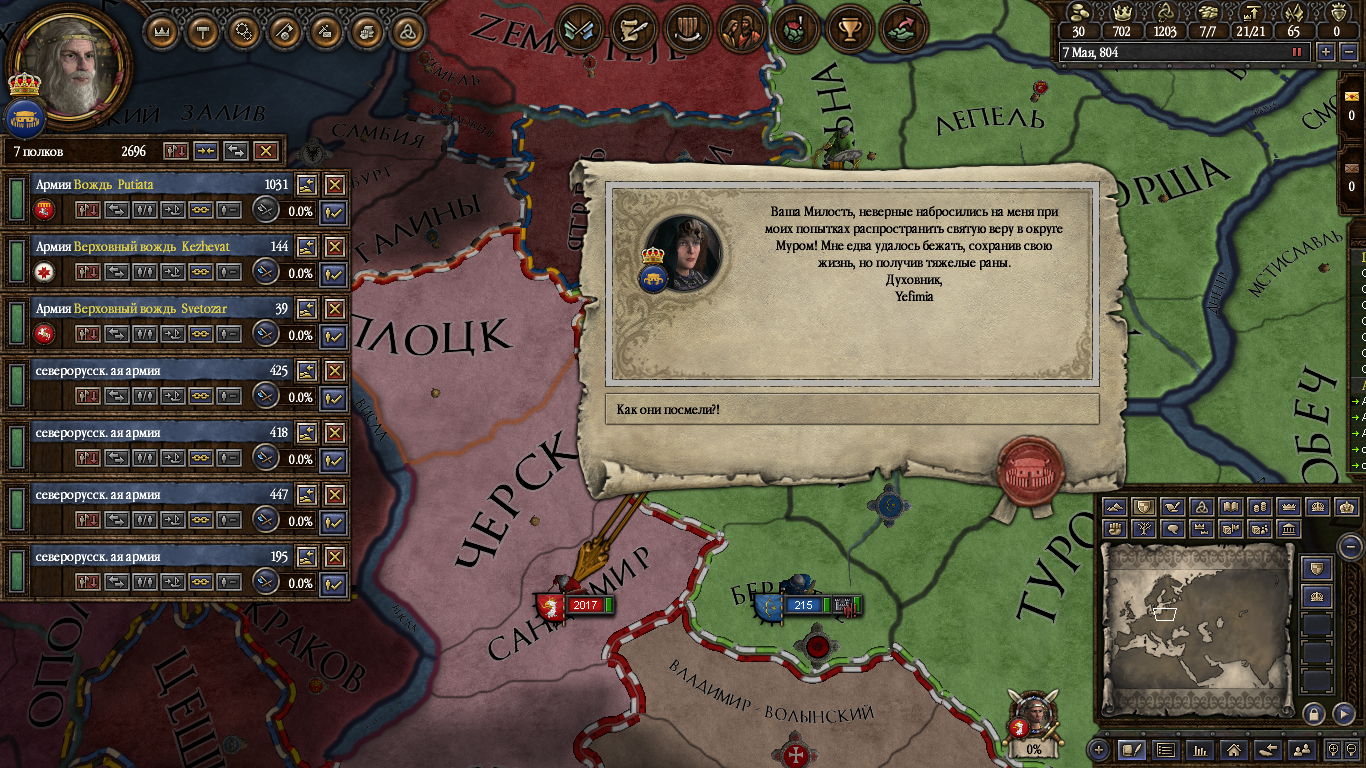This screenshot has height=768, width=1366.
Task: Increase game speed with the plus button
Action: click(1326, 52)
